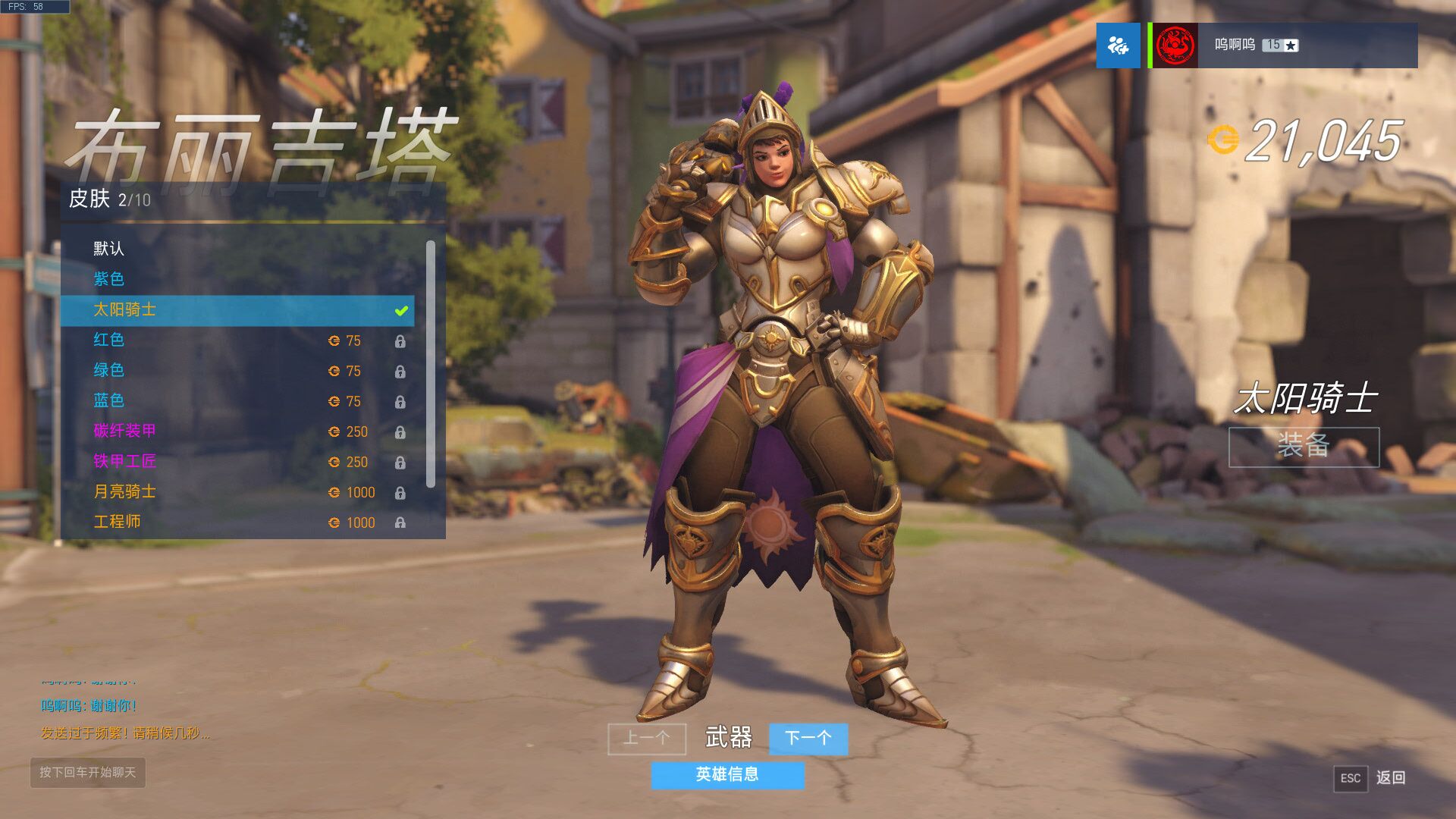The image size is (1456, 819).
Task: Click the 上一个 previous button
Action: click(646, 738)
